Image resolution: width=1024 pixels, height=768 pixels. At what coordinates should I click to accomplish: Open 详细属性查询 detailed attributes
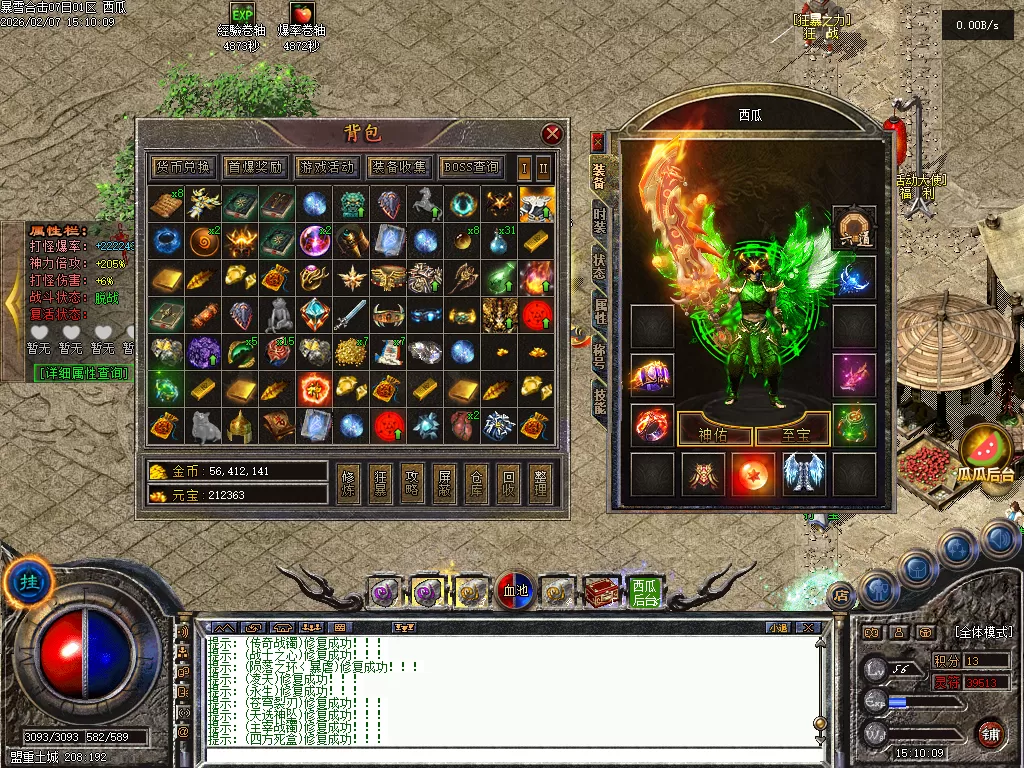coord(84,373)
